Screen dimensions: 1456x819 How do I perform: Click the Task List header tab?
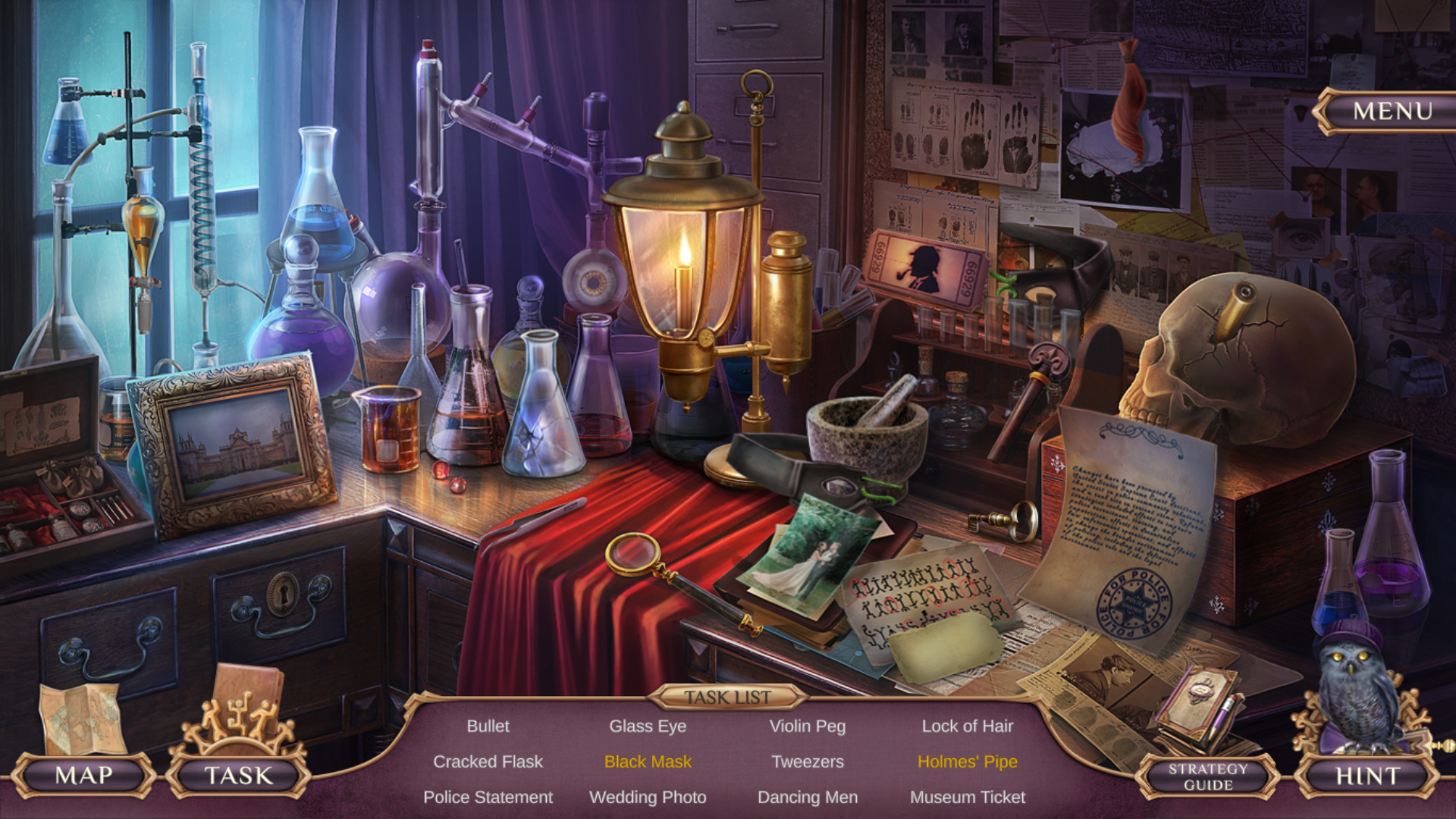click(x=727, y=697)
